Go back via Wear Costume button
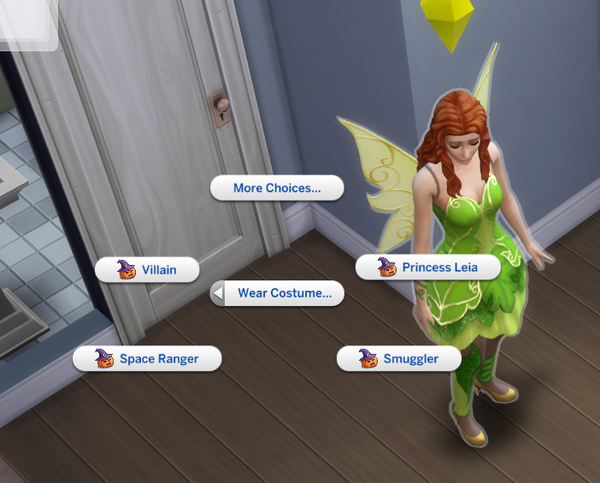 click(x=277, y=293)
